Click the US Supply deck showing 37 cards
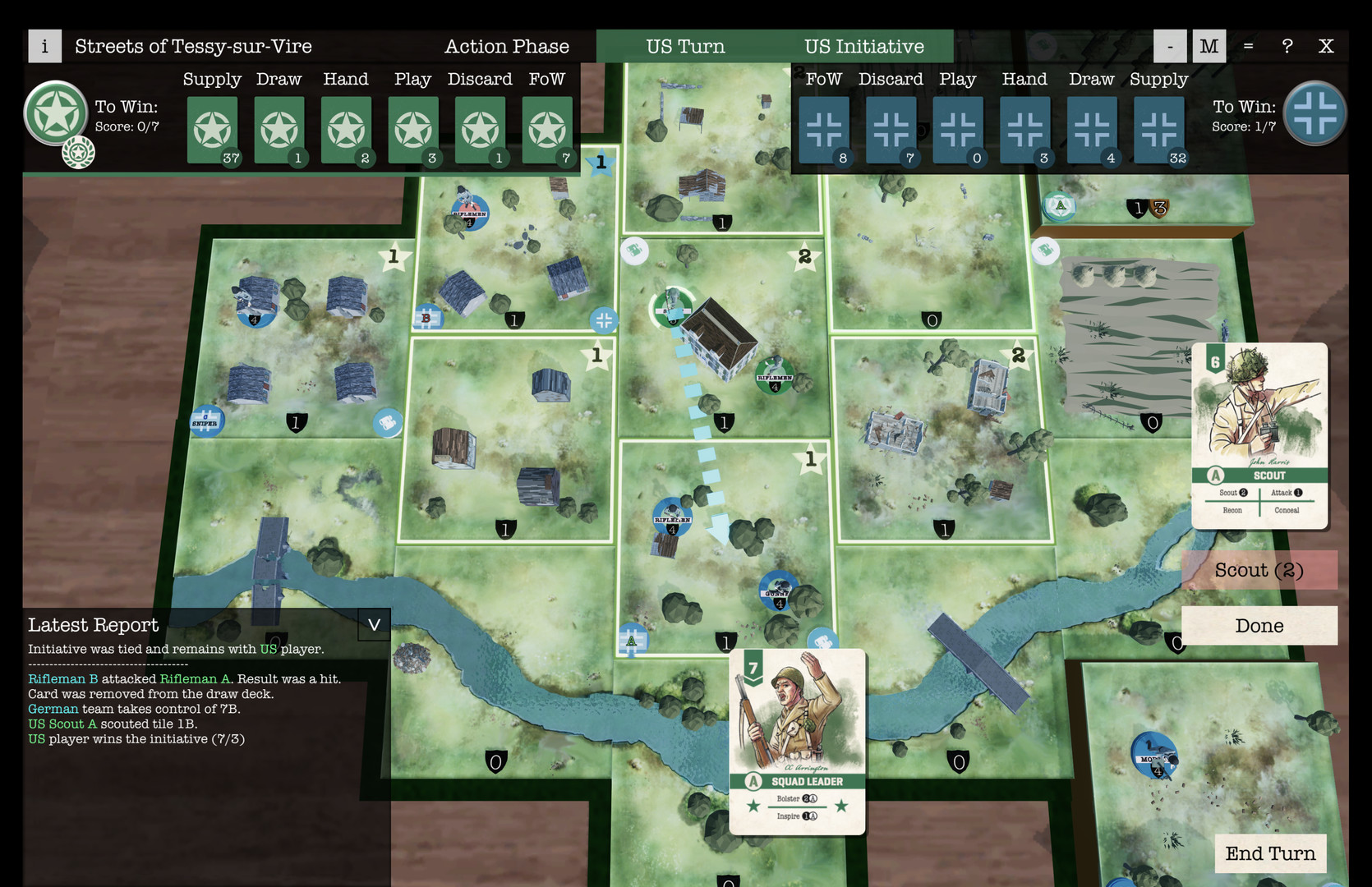This screenshot has width=1372, height=887. click(212, 130)
